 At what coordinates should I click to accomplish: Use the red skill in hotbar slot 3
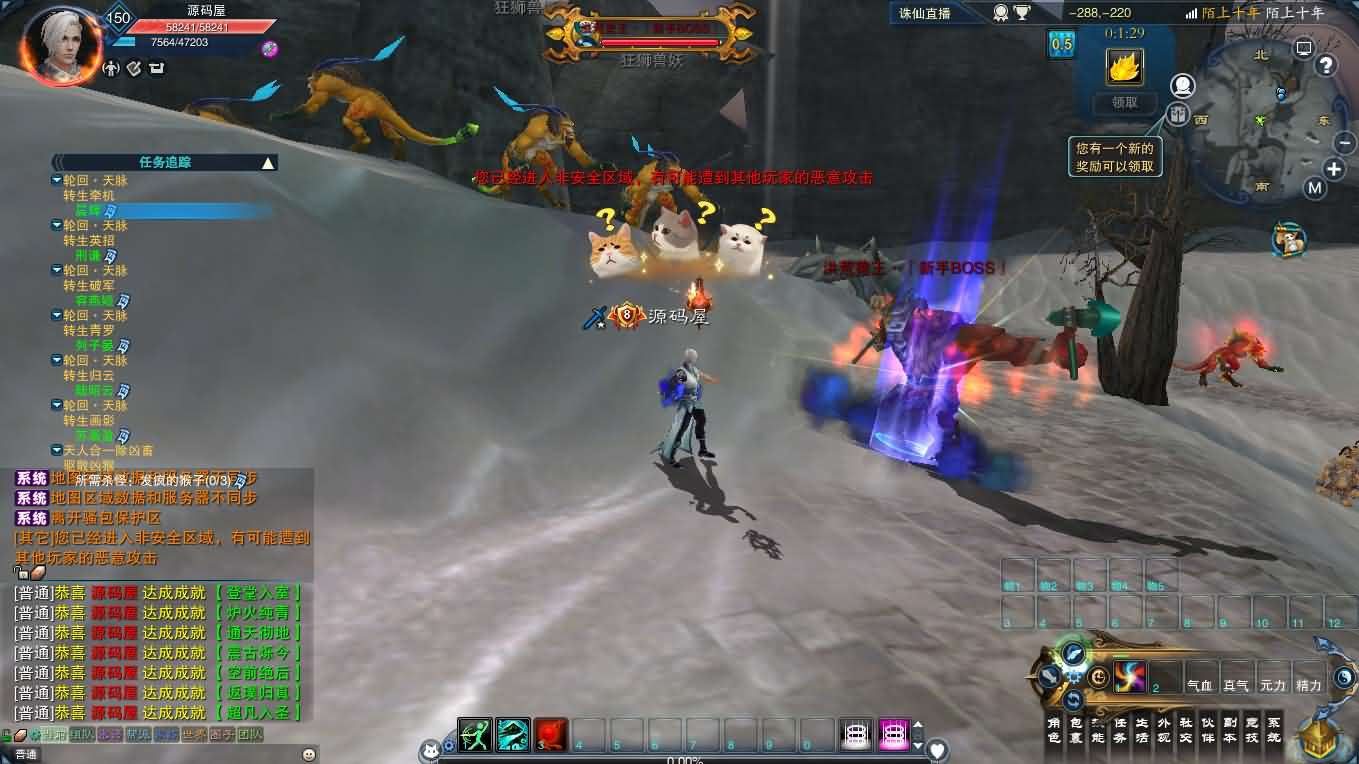pos(551,735)
